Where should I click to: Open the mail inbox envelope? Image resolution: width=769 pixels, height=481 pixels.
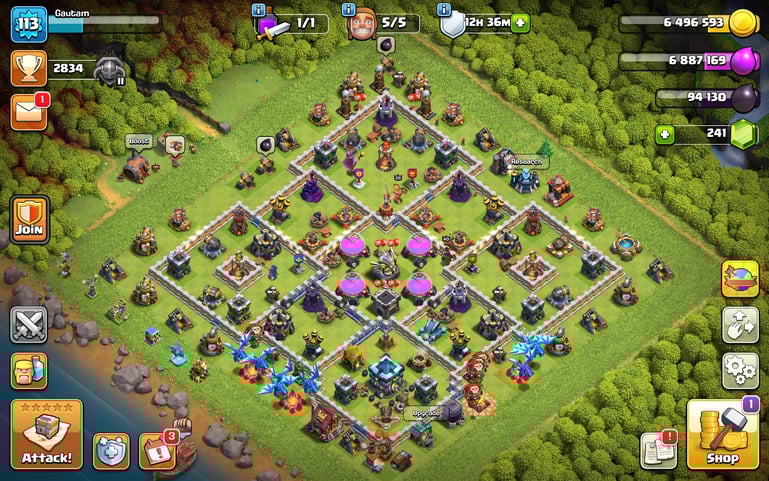(x=29, y=111)
